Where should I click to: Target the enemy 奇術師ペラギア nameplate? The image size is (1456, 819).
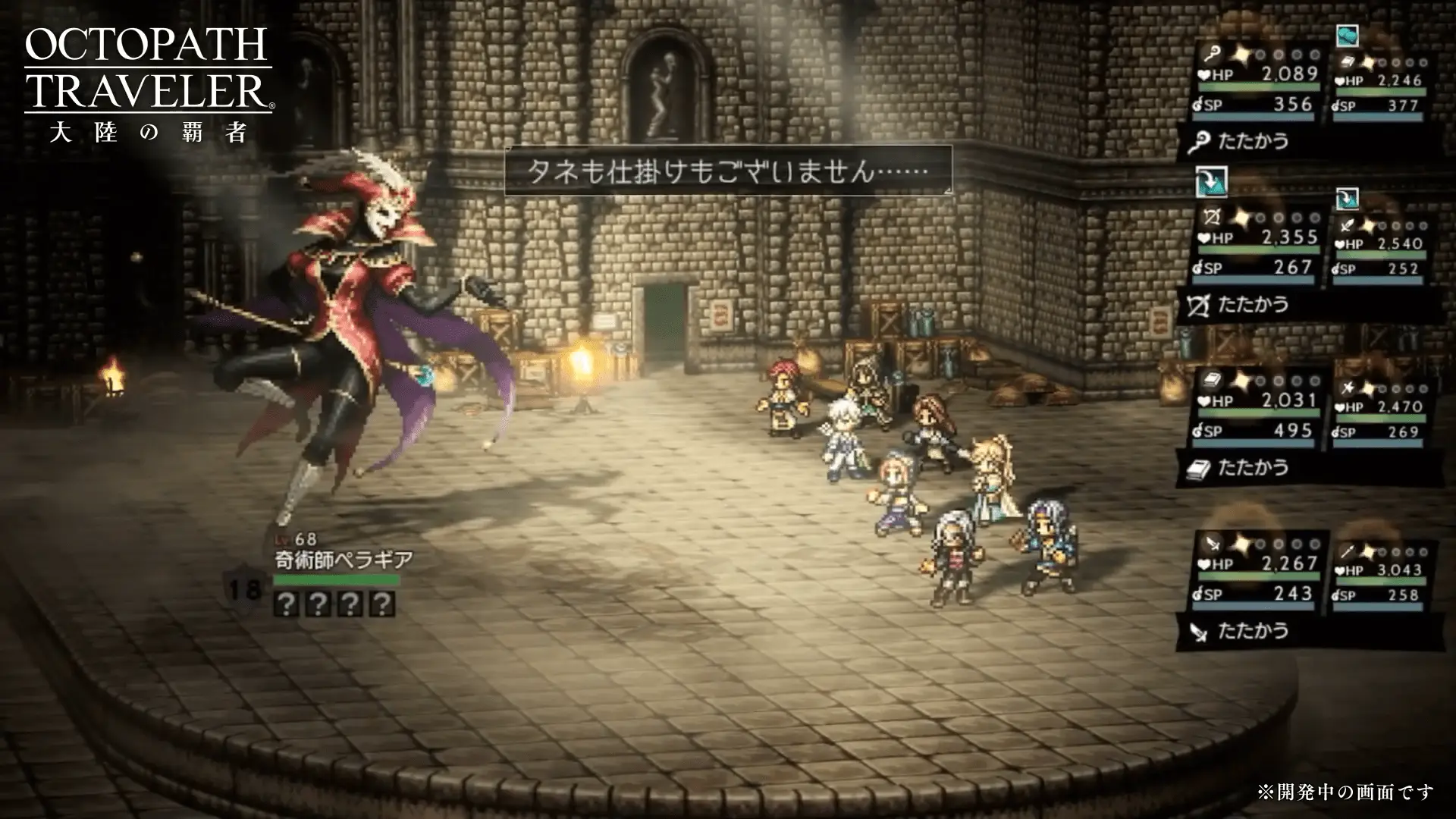click(344, 560)
